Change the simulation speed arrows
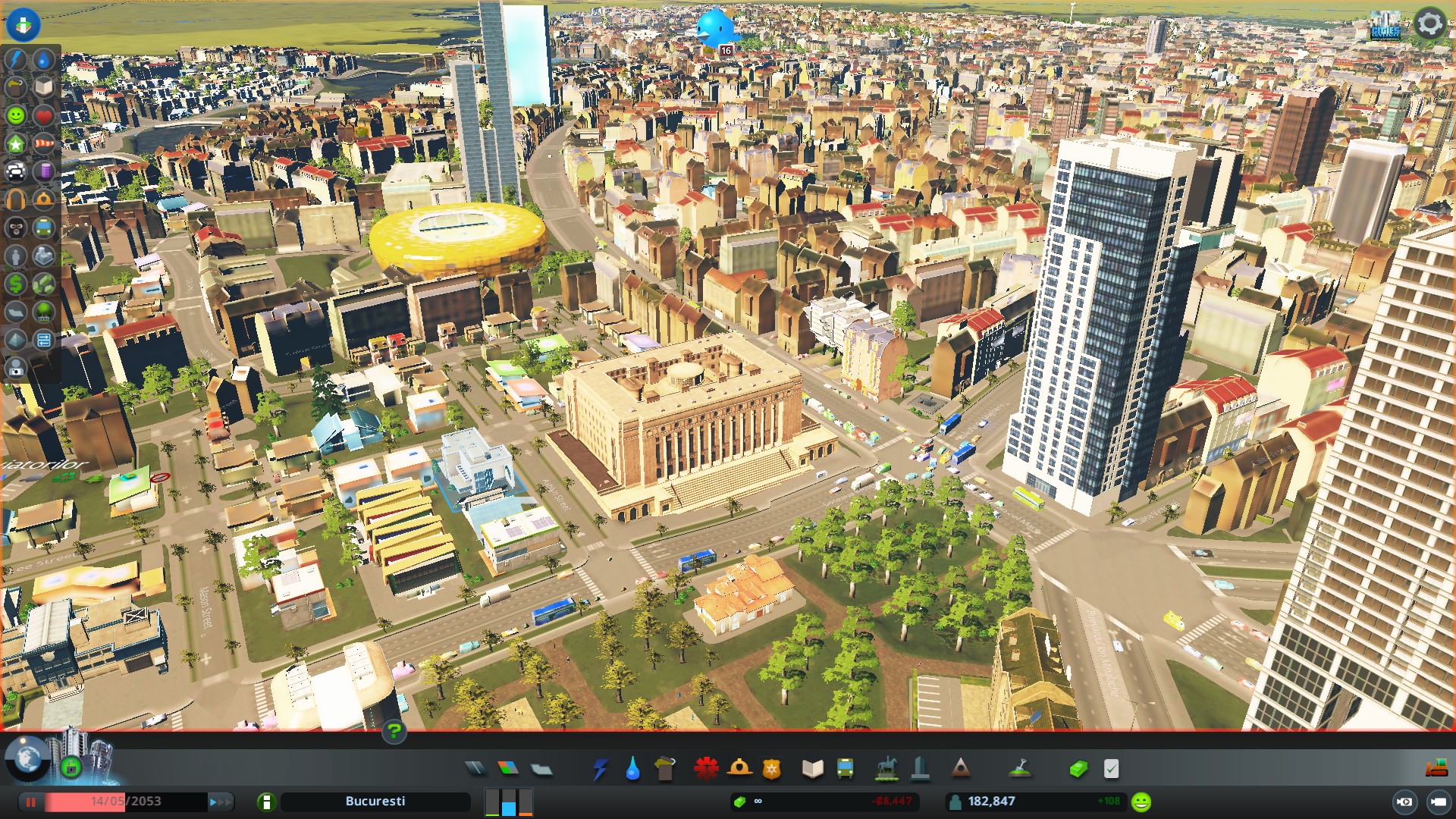The height and width of the screenshot is (819, 1456). pos(221,802)
